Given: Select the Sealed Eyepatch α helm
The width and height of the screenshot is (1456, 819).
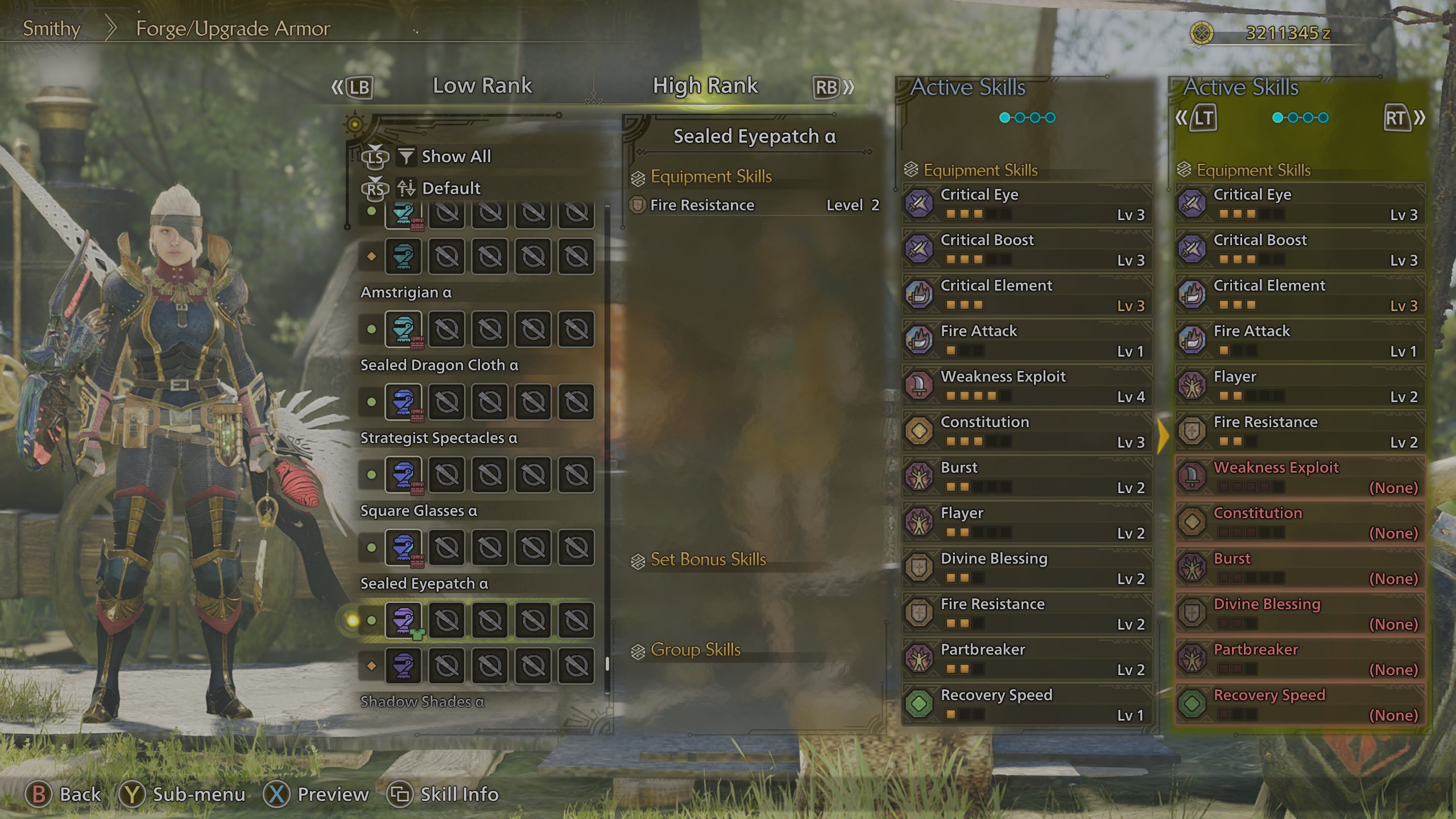Looking at the screenshot, I should coord(403,621).
